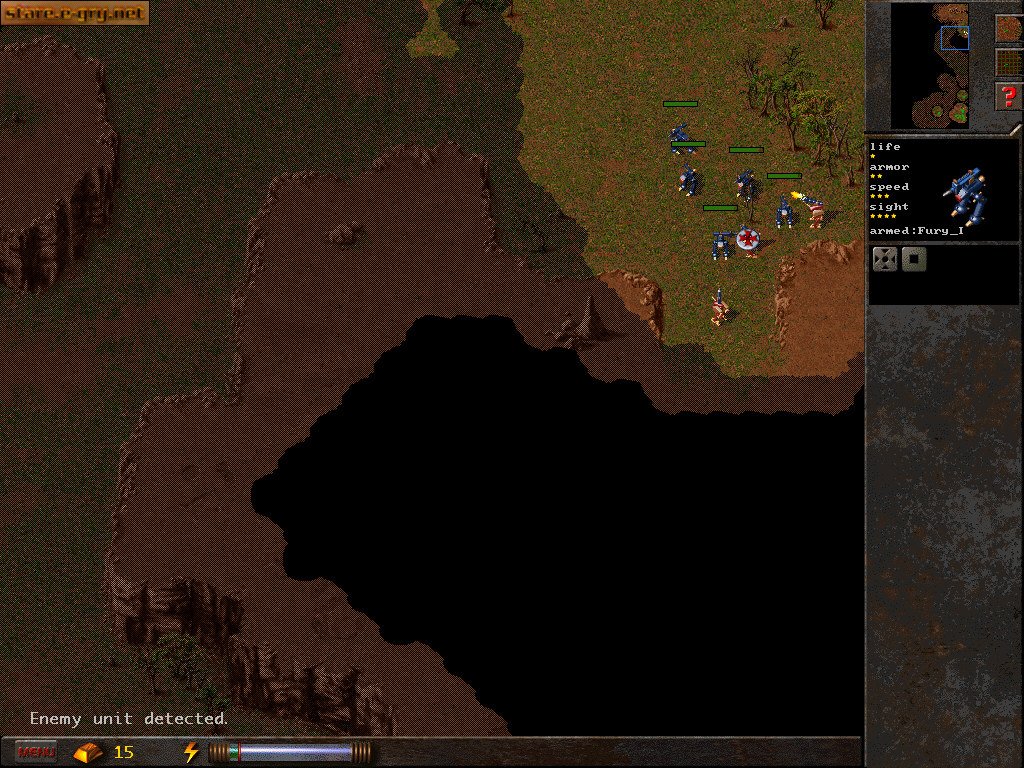Visit the stare-e-gry.net watermark link

(74, 13)
